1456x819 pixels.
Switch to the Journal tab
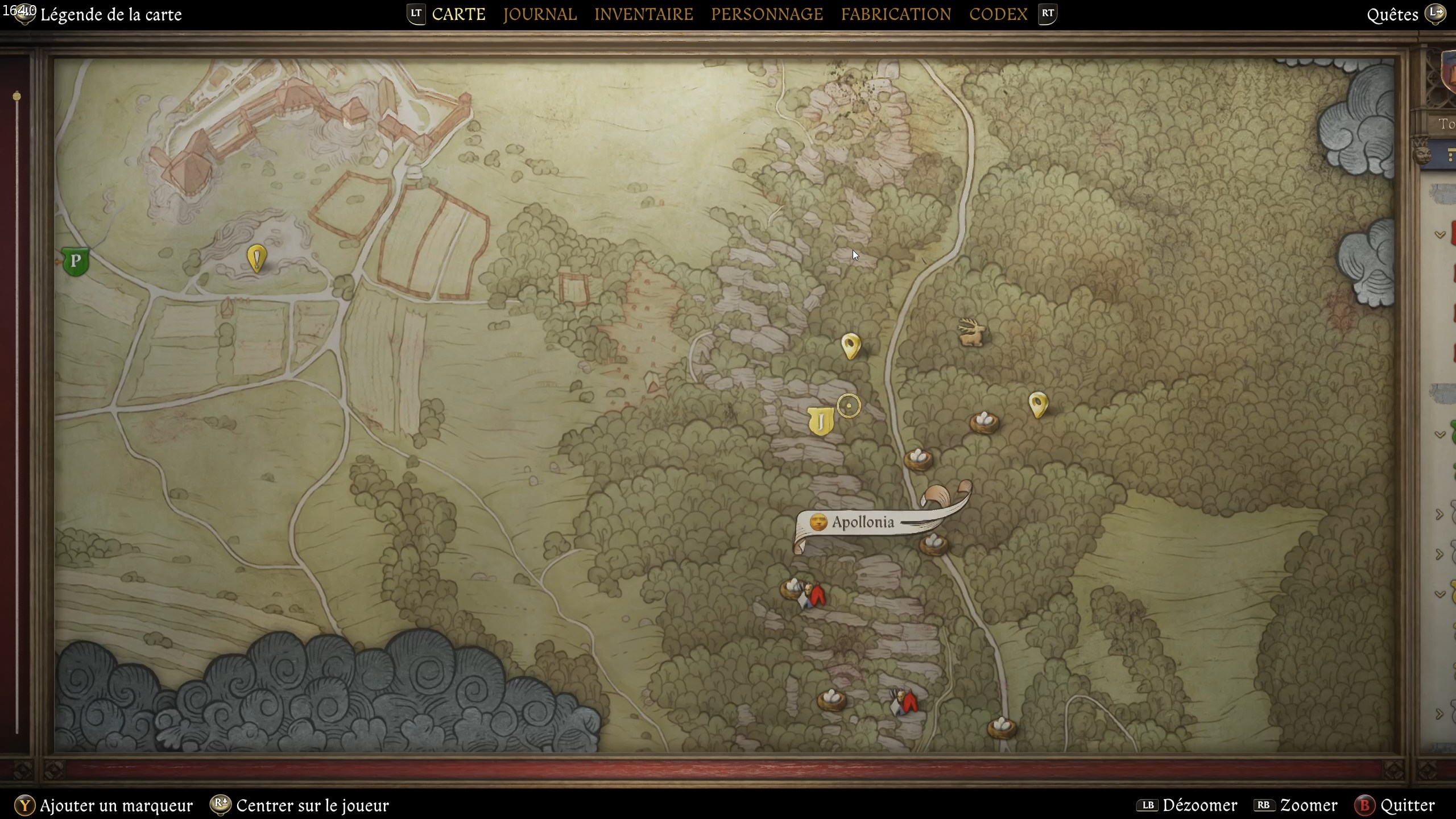(x=539, y=14)
